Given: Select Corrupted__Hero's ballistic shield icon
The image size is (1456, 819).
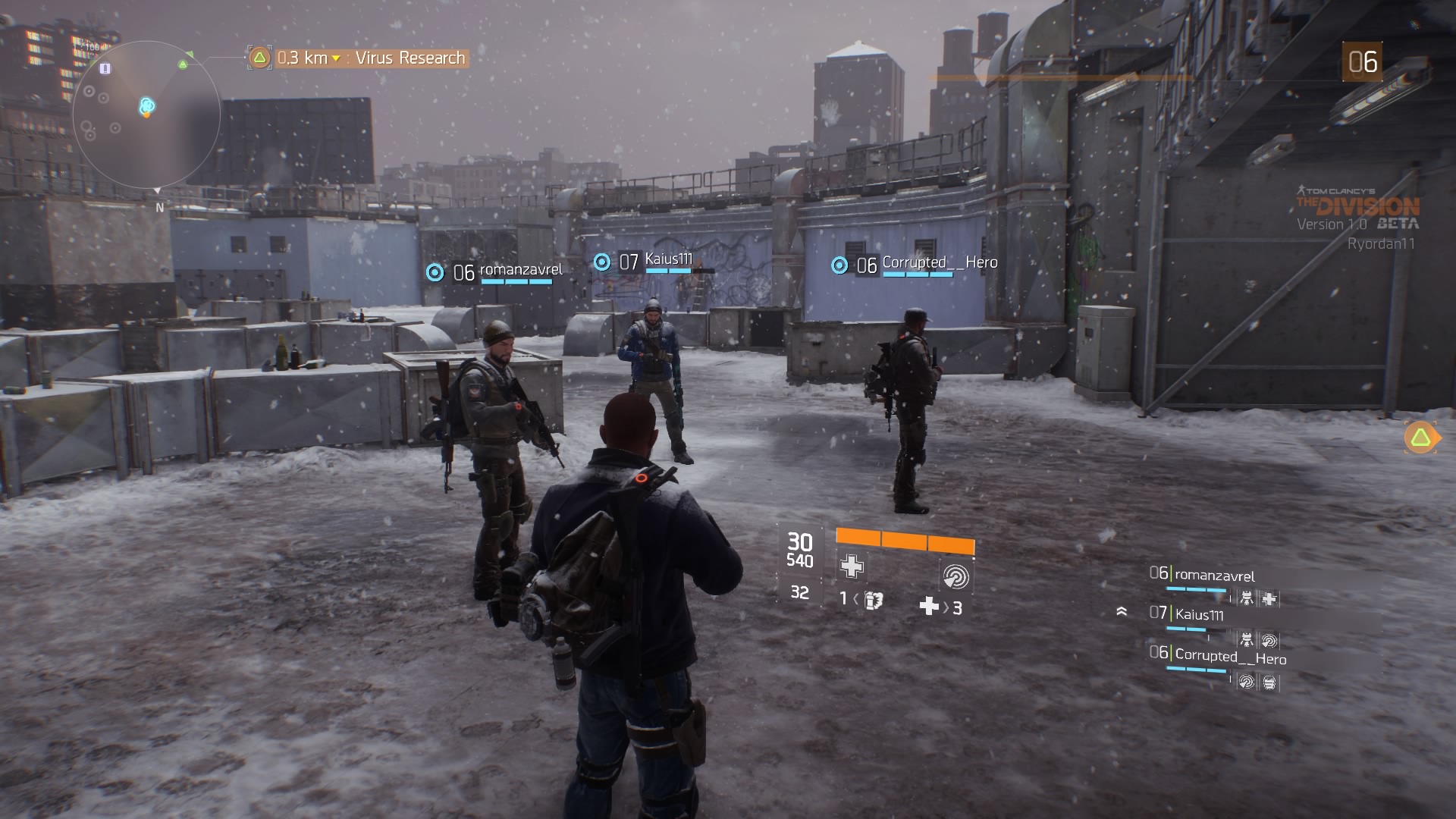Looking at the screenshot, I should 1270,682.
